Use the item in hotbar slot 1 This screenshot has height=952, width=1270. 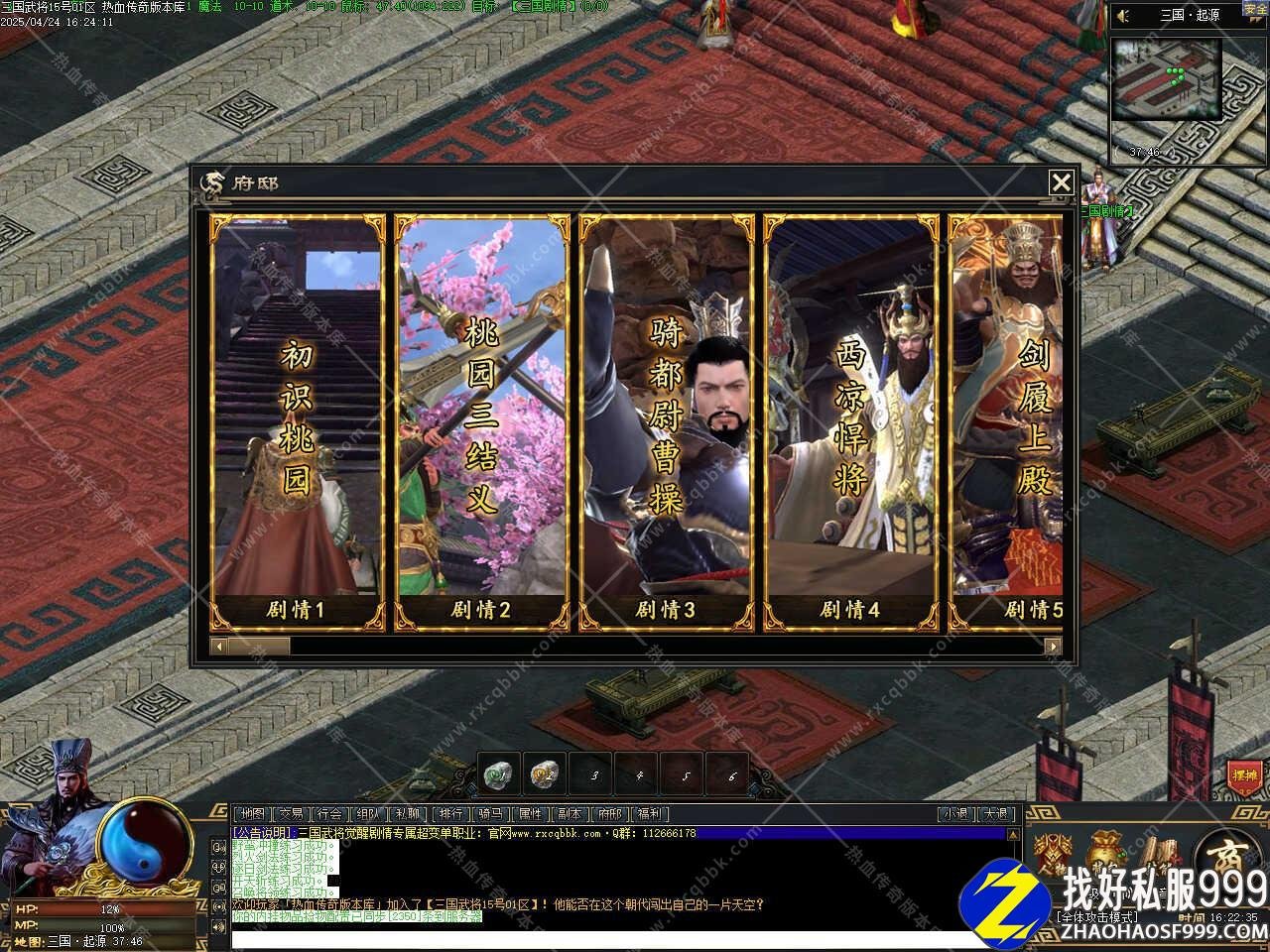coord(499,774)
